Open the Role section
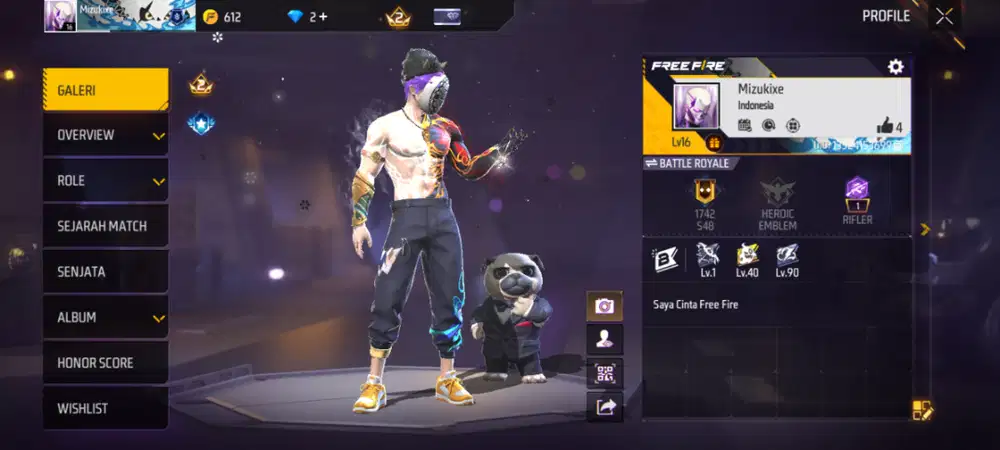Image resolution: width=1000 pixels, height=450 pixels. click(x=105, y=181)
